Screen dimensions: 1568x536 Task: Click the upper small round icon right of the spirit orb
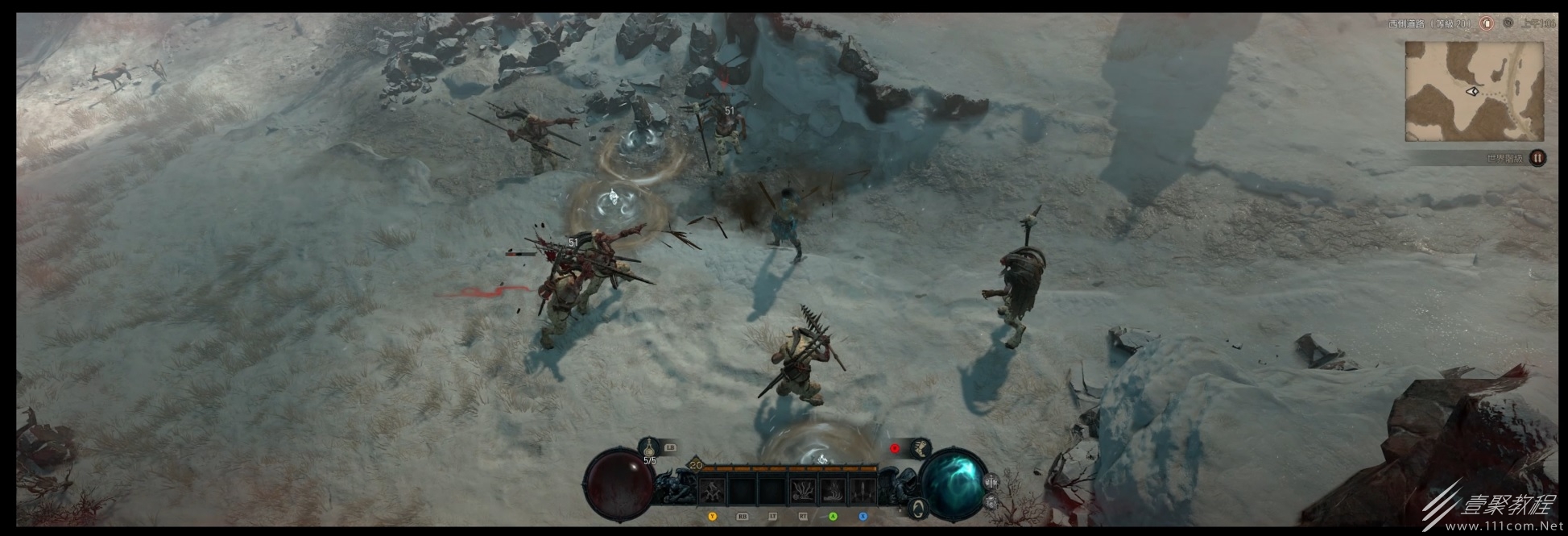click(991, 482)
